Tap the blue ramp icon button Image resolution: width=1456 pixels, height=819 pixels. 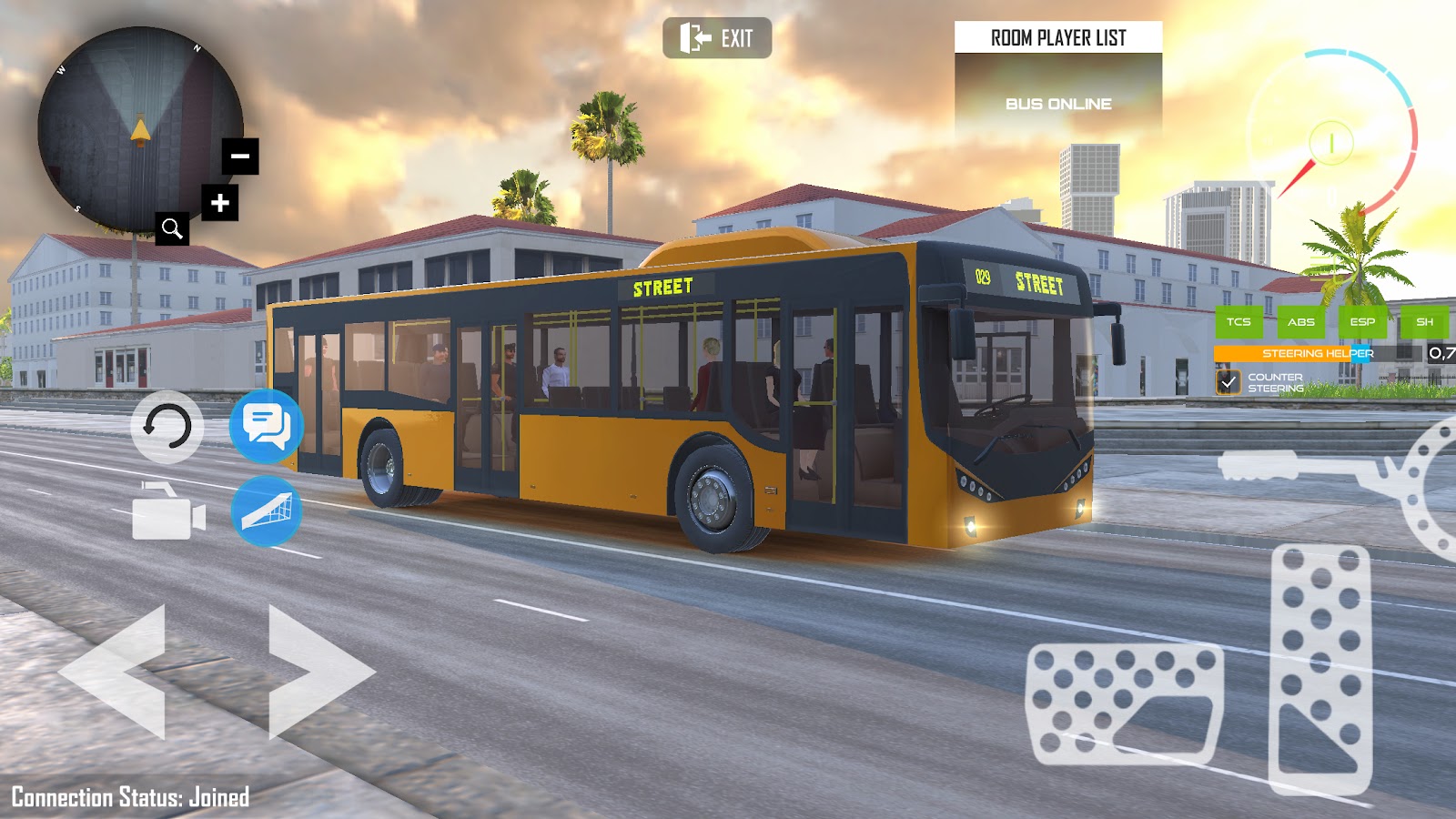click(267, 511)
